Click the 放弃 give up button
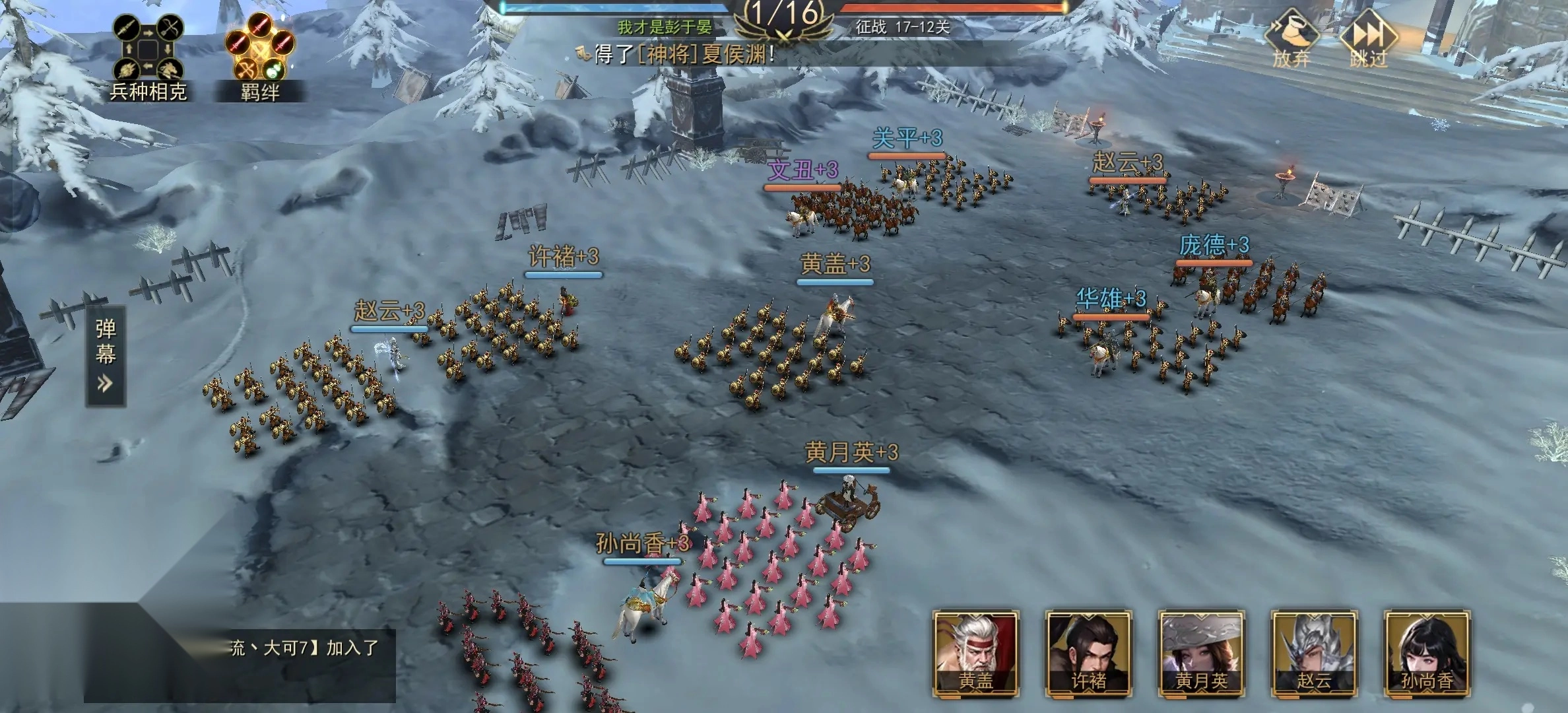 click(1291, 38)
